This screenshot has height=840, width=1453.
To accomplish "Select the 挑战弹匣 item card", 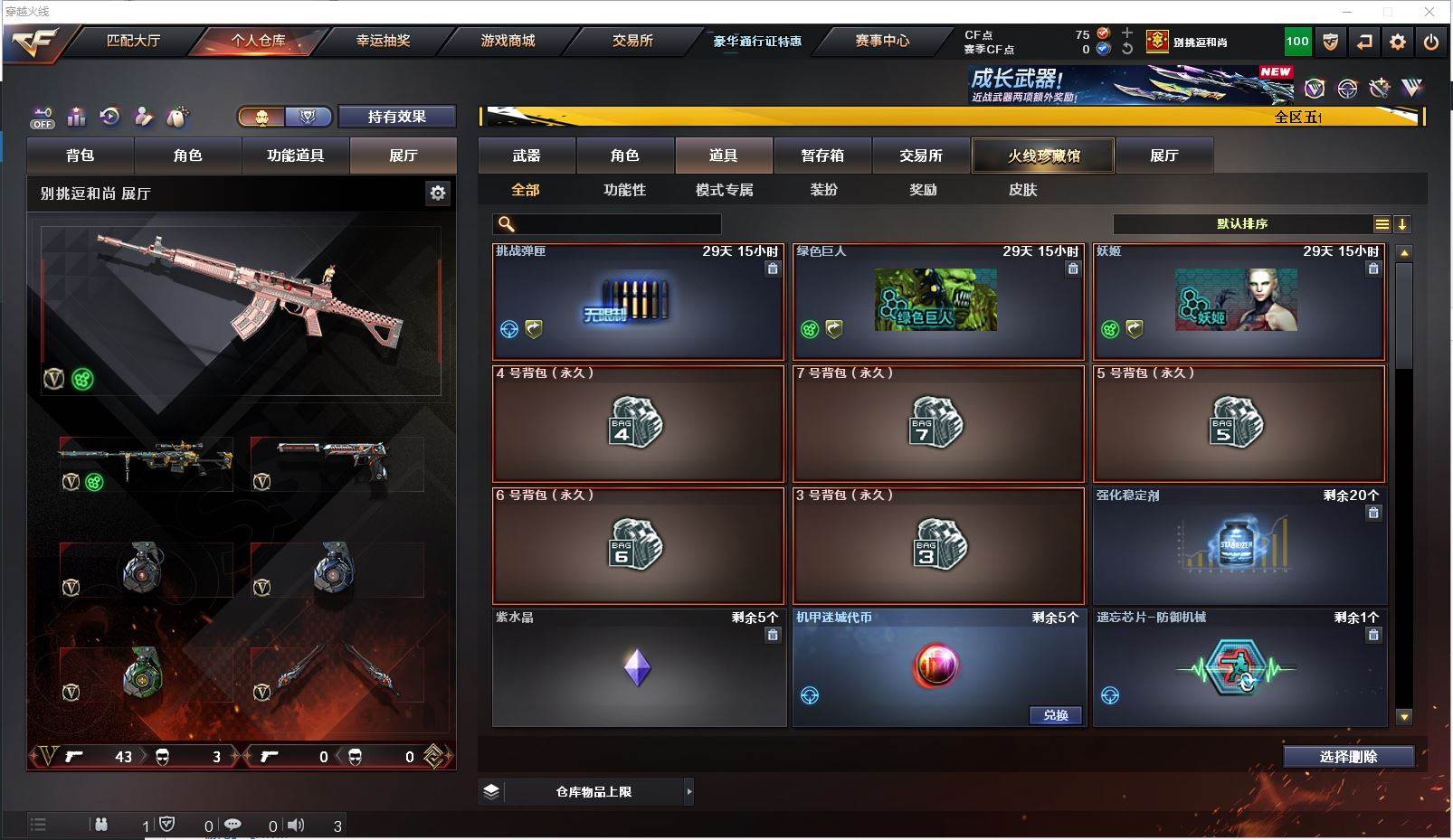I will coord(638,301).
